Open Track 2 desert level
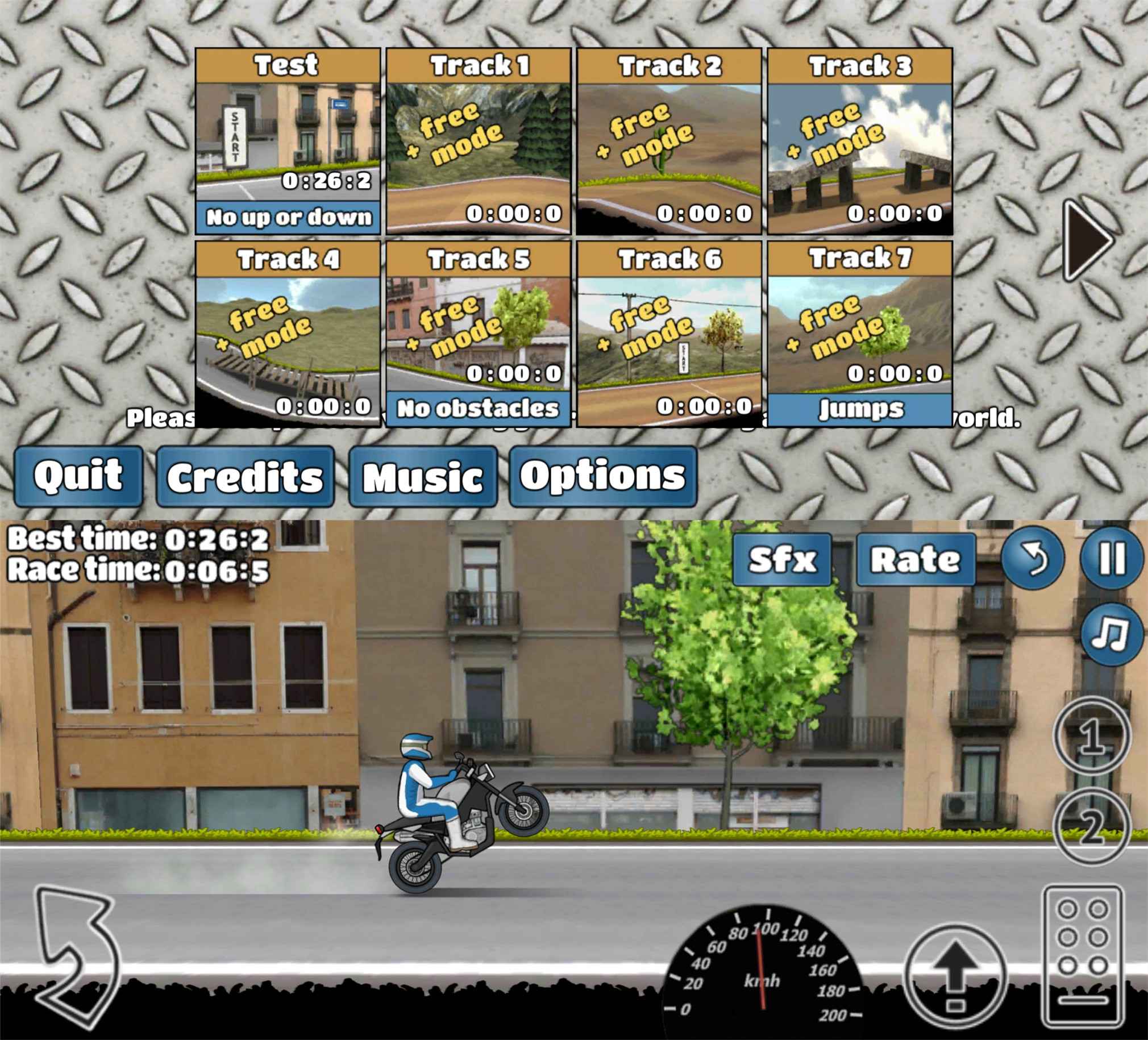This screenshot has height=1040, width=1148. [x=669, y=141]
